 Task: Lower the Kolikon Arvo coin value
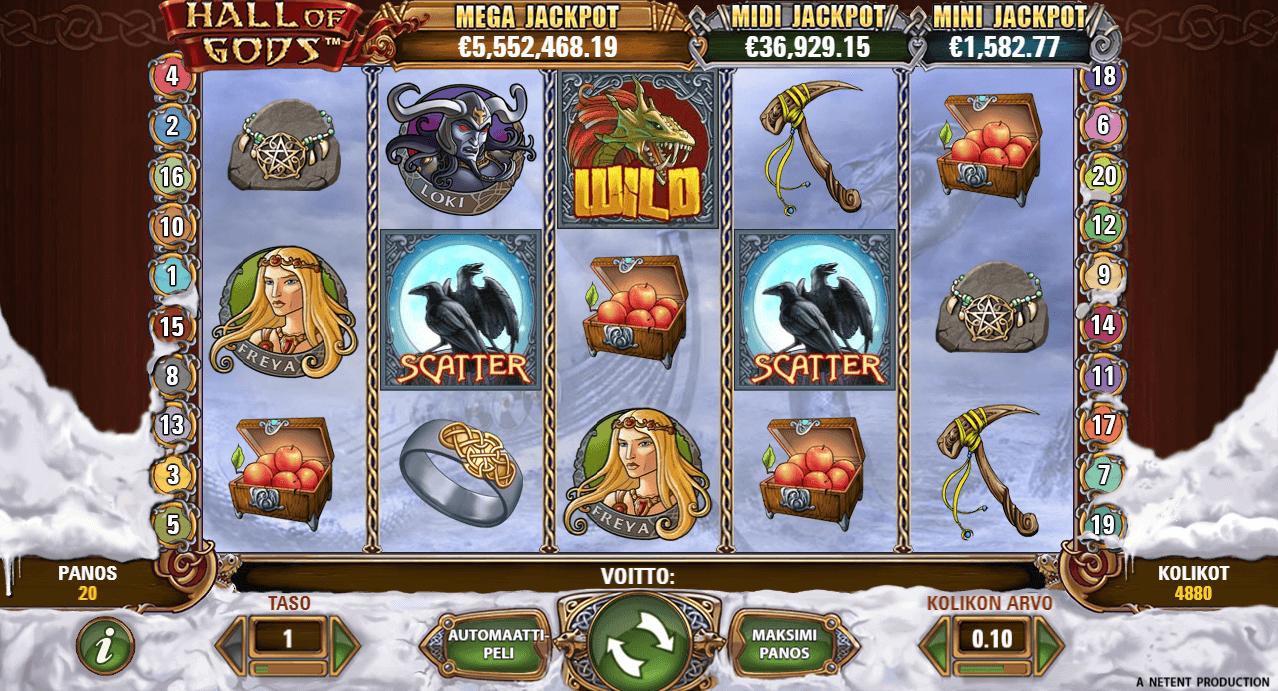[x=936, y=639]
